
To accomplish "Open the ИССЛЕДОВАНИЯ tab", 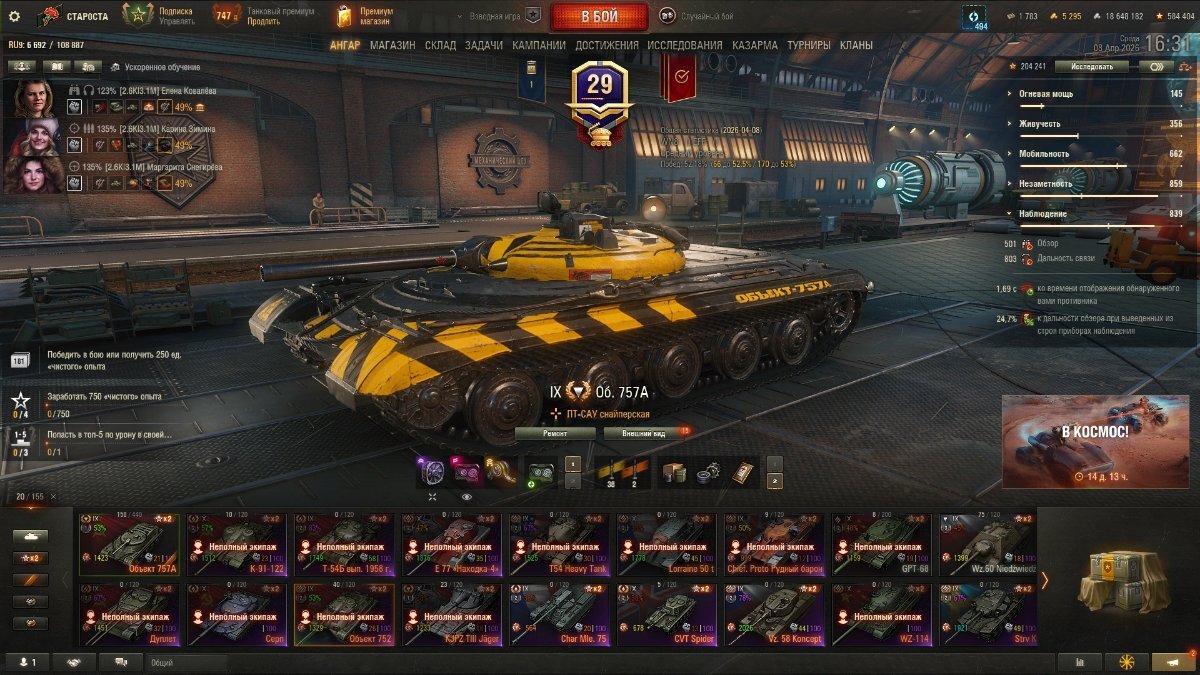I will click(x=684, y=45).
